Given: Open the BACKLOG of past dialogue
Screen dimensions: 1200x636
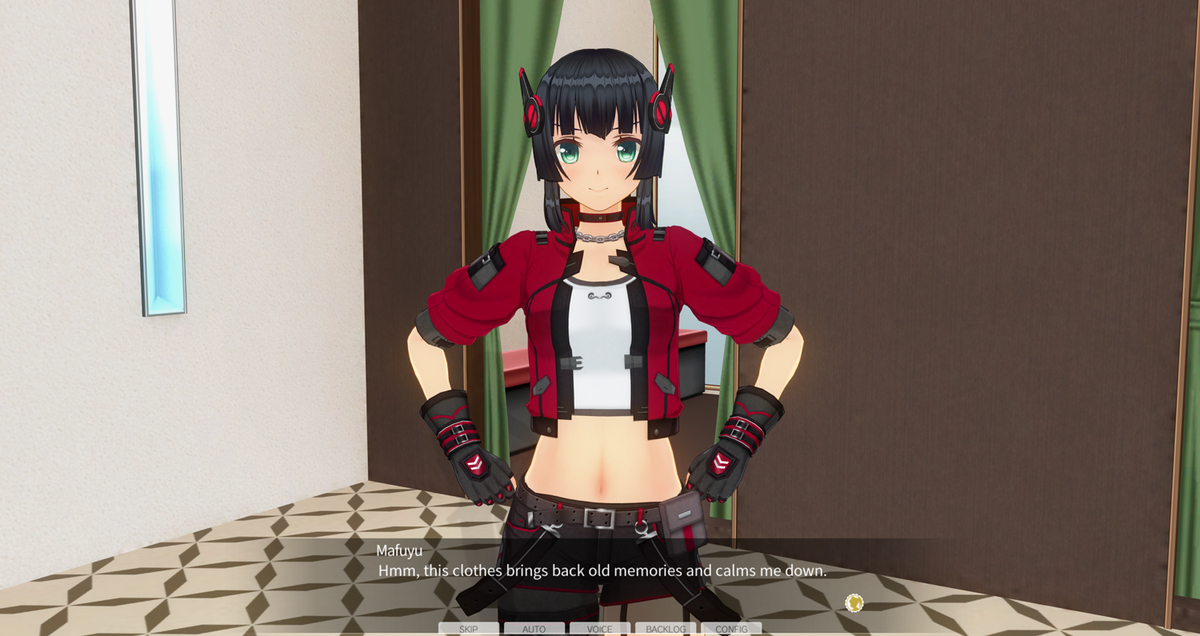Looking at the screenshot, I should click(x=666, y=629).
